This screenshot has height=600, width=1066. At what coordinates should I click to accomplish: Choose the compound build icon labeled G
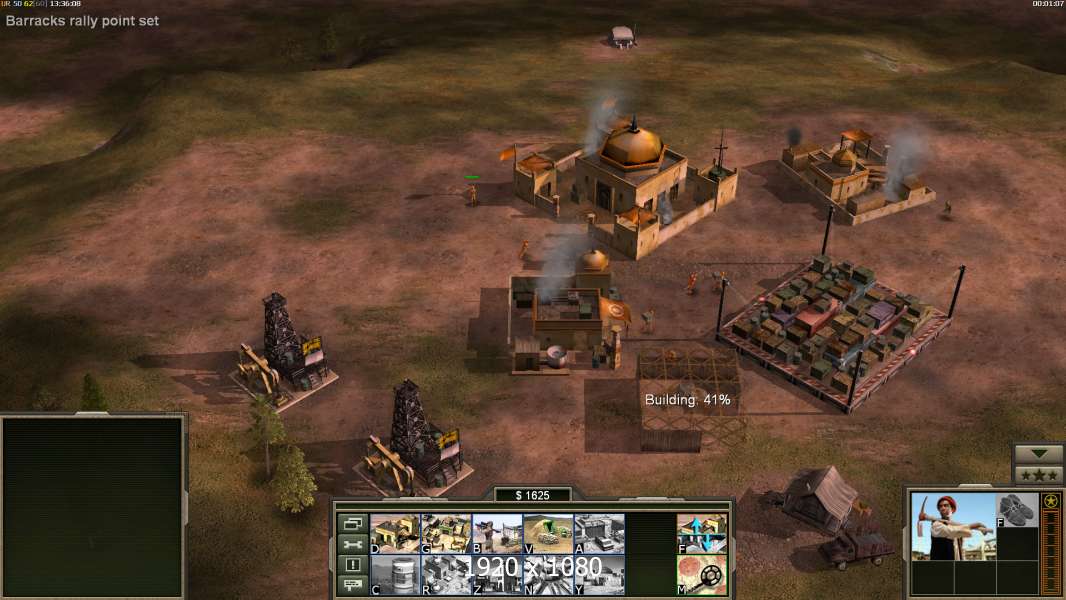446,534
